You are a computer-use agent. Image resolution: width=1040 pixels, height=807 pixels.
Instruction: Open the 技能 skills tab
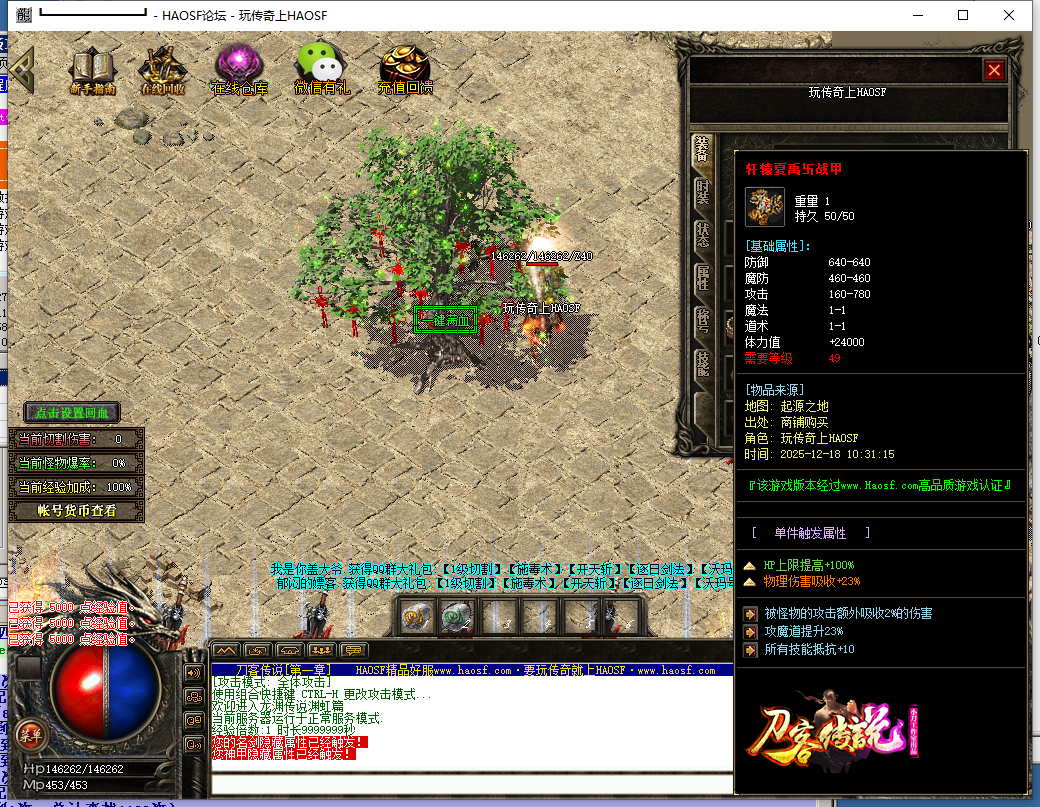tap(702, 362)
